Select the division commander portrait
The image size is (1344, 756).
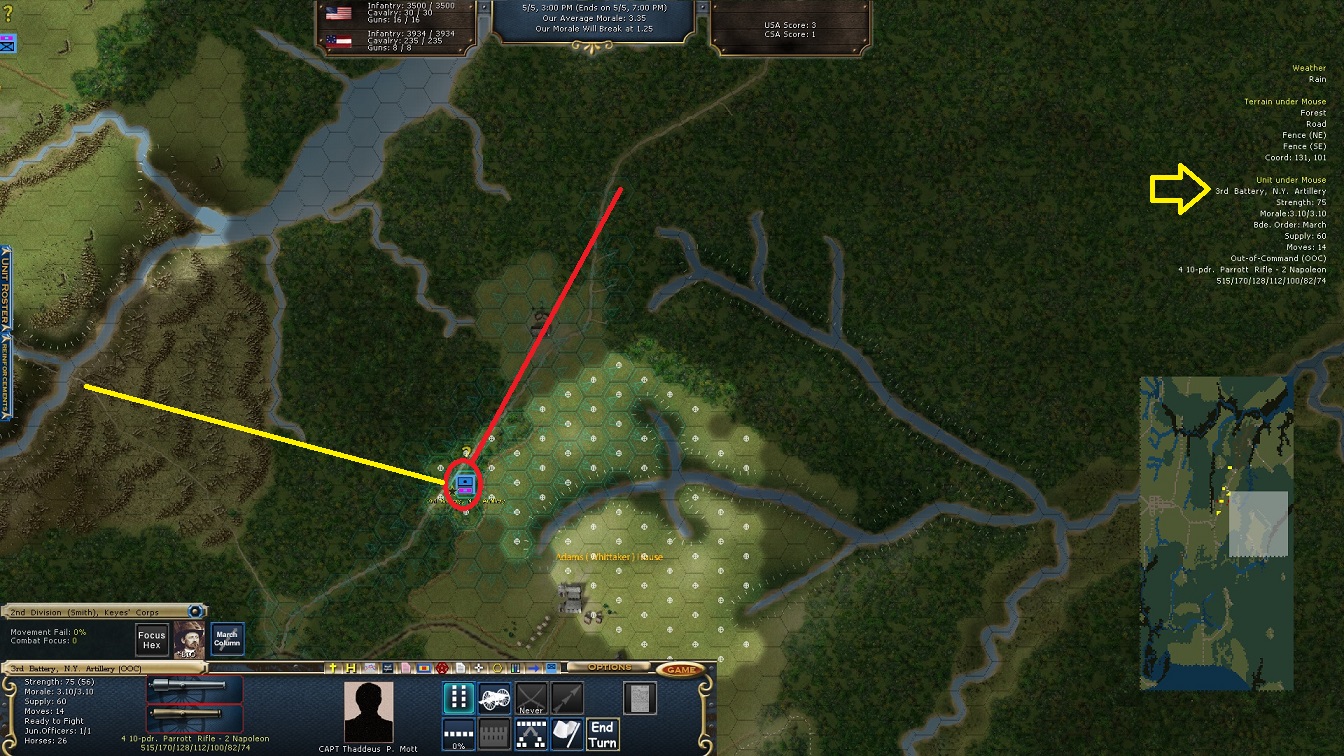pos(189,640)
